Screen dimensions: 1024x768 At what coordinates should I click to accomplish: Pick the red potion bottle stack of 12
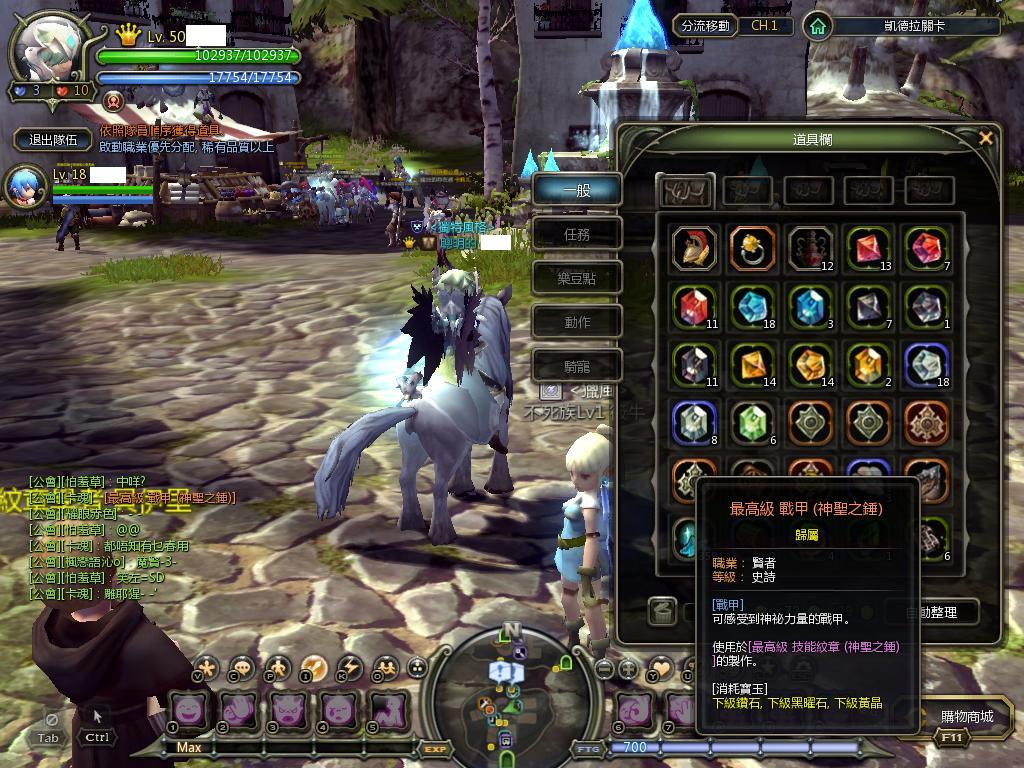point(811,248)
